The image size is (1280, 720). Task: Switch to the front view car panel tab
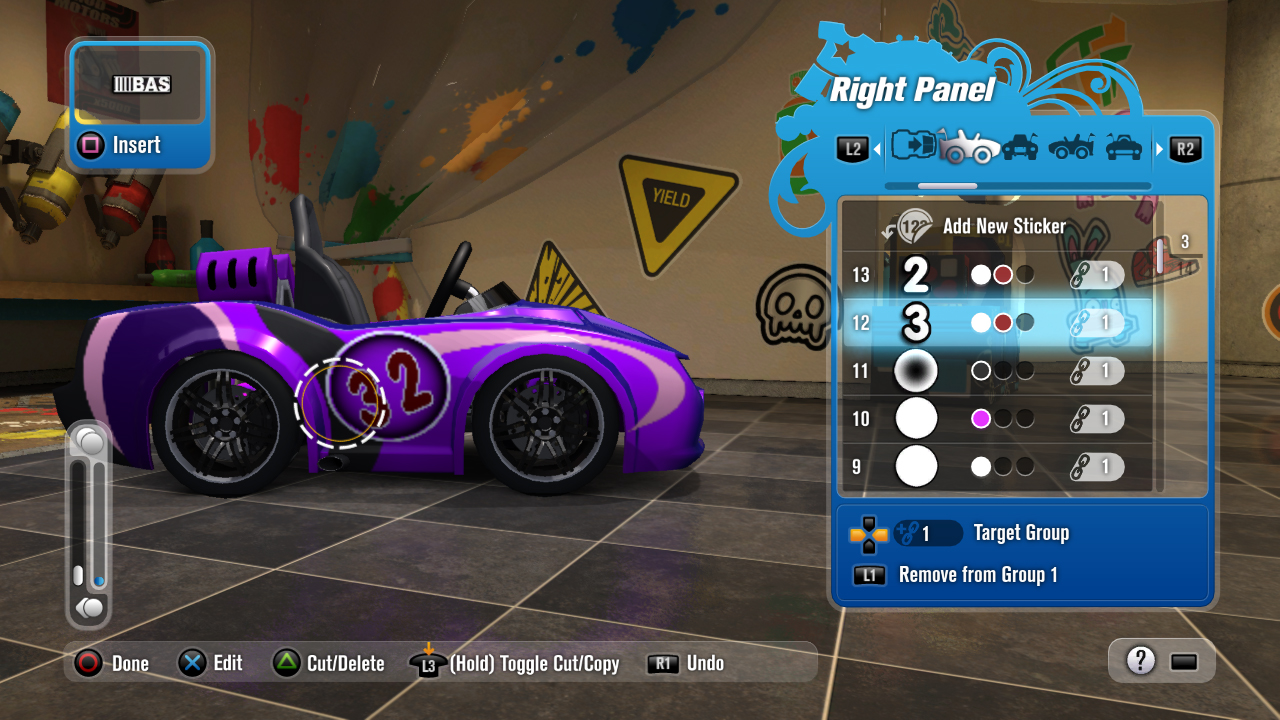pyautogui.click(x=1019, y=148)
